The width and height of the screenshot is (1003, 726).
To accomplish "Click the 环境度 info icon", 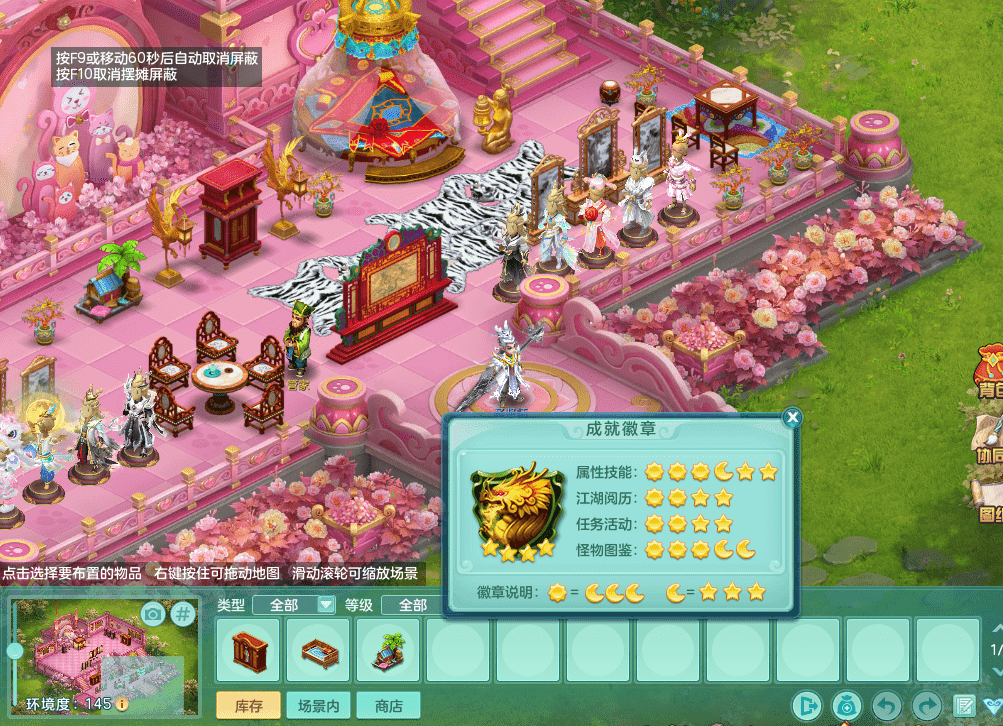I will coord(122,704).
